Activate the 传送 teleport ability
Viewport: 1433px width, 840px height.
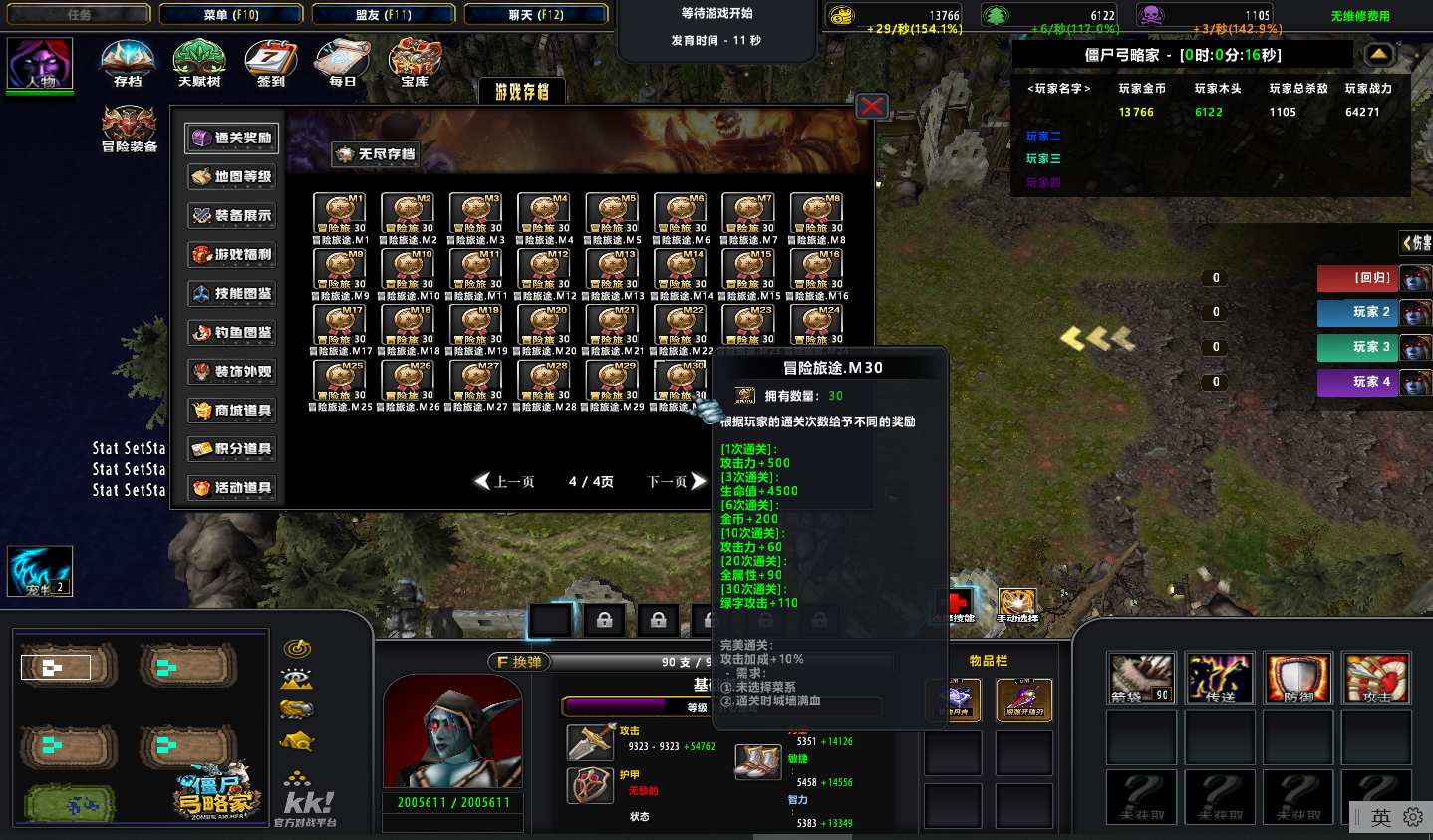1220,679
